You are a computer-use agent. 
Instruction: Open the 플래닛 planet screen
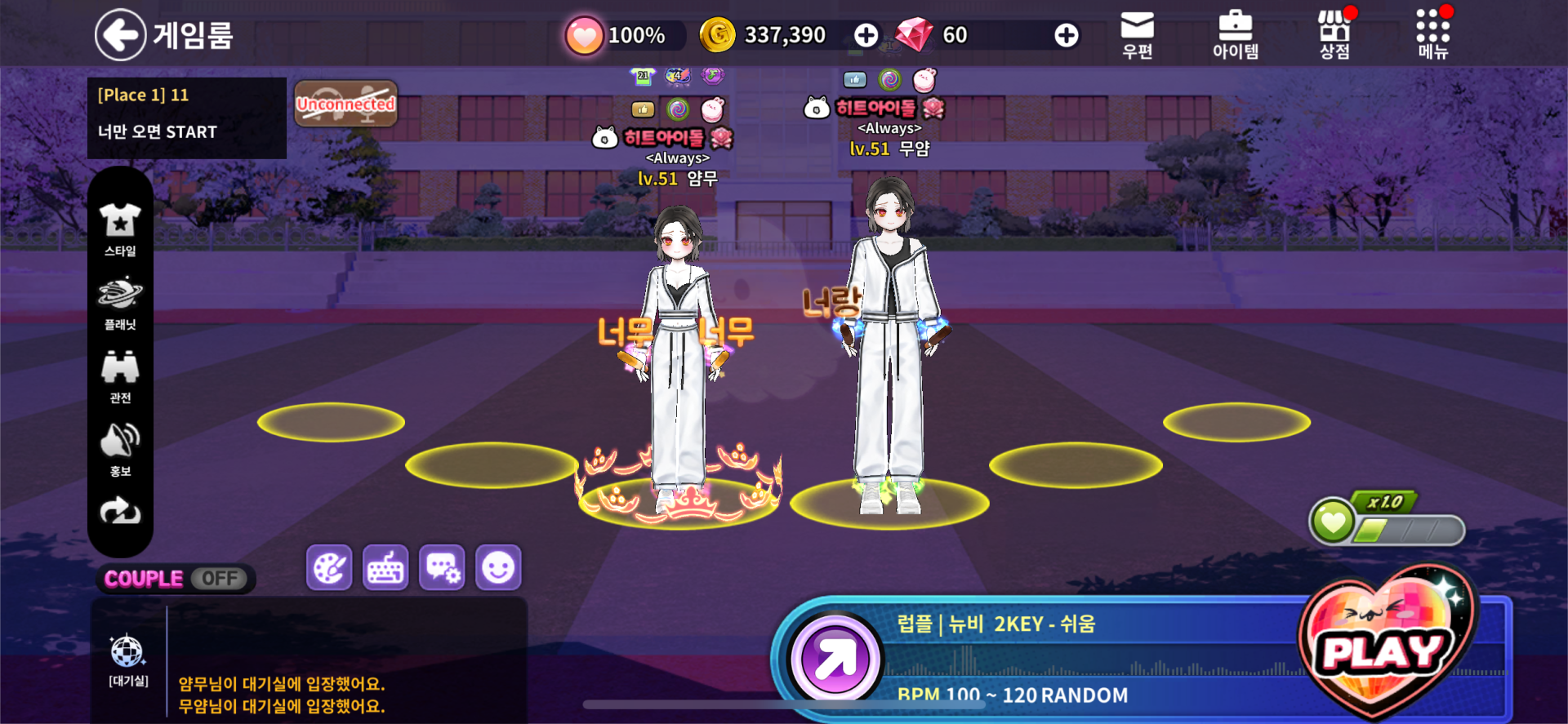coord(120,303)
